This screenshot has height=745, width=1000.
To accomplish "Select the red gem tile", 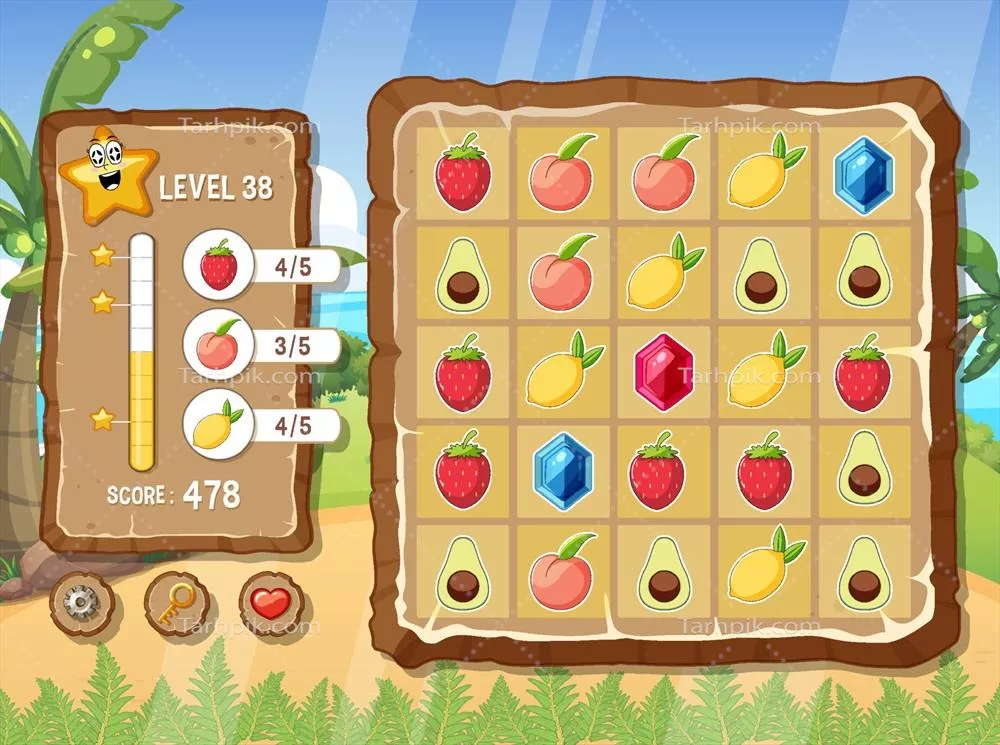I will [x=664, y=371].
